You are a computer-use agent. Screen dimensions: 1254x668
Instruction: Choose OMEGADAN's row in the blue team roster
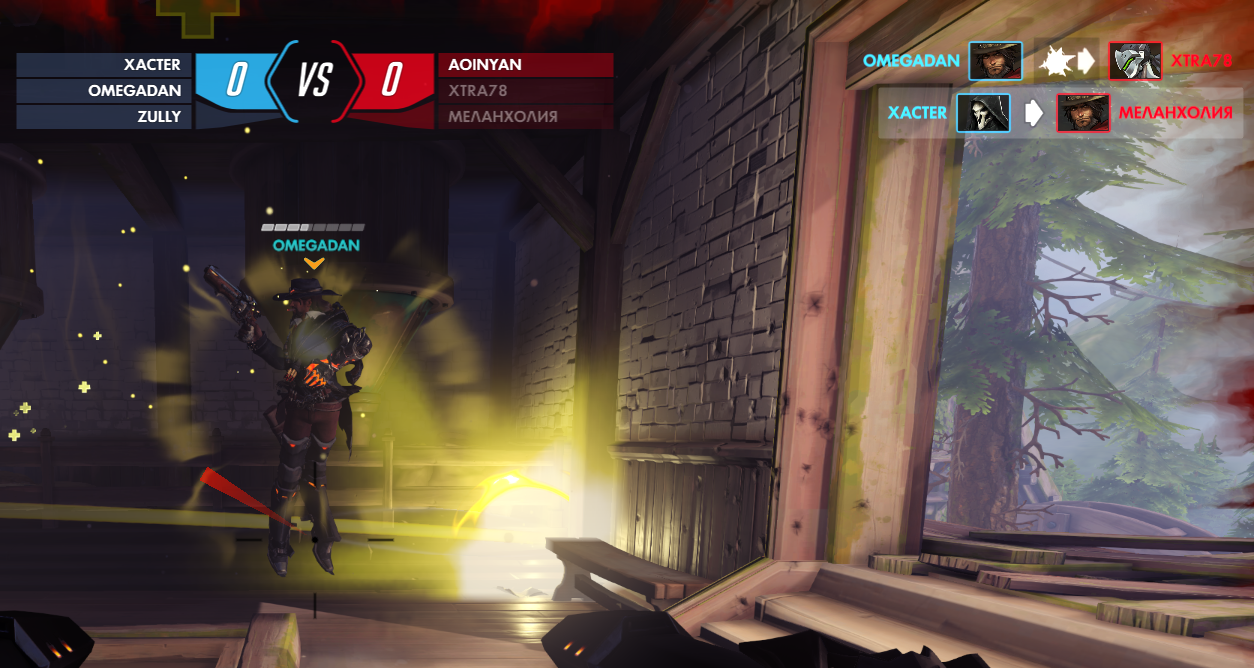click(104, 91)
